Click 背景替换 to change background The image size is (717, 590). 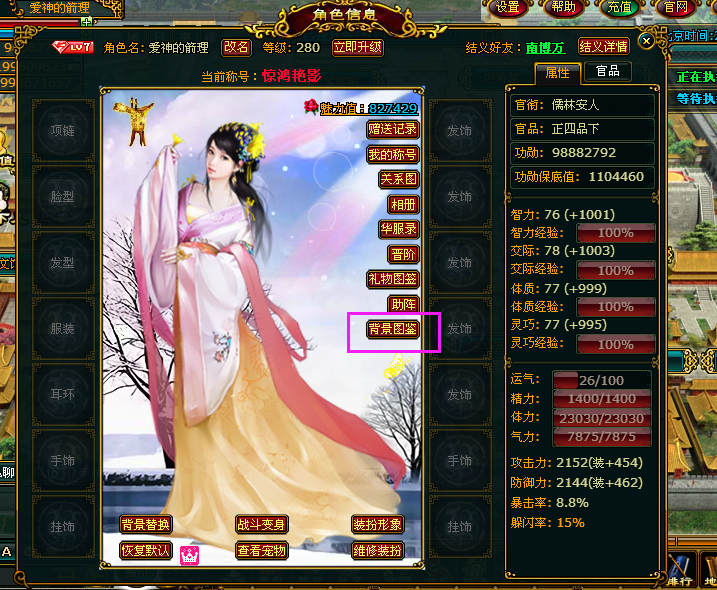tap(145, 525)
